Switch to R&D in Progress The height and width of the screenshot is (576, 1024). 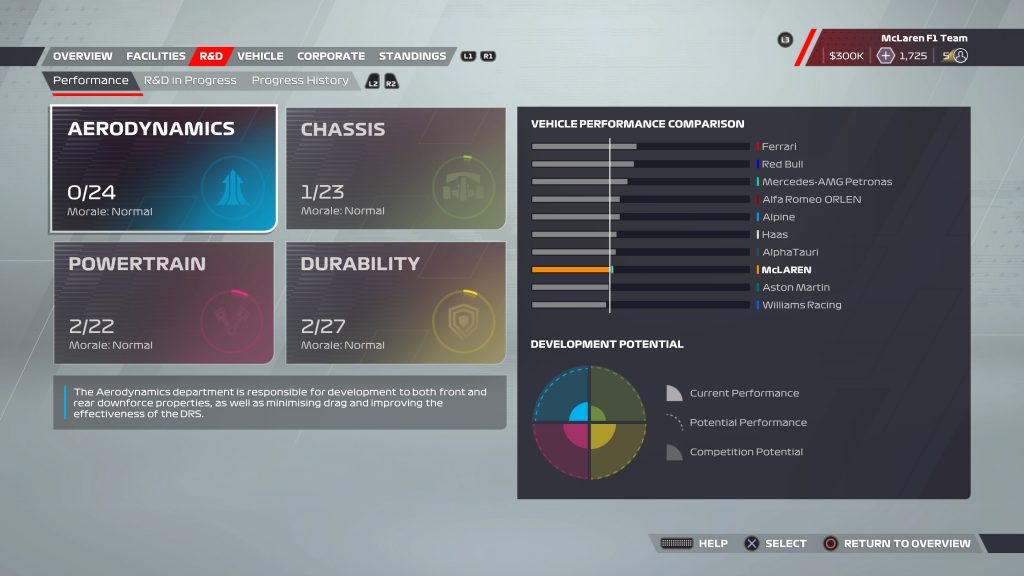pyautogui.click(x=190, y=80)
